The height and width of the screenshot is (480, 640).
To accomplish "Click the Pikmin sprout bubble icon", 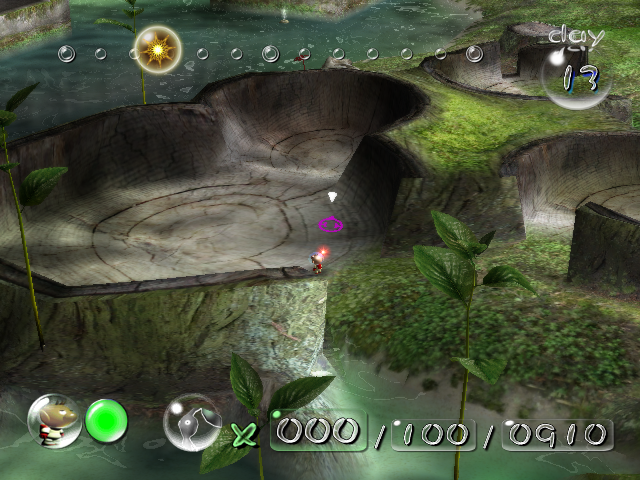I will pyautogui.click(x=193, y=422).
